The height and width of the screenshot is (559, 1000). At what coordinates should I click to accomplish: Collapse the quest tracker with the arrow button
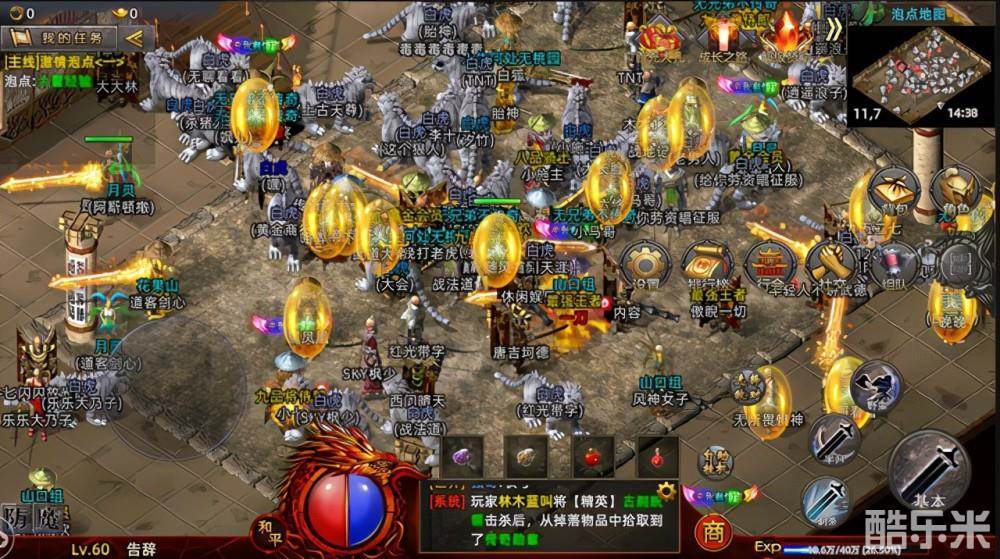133,38
